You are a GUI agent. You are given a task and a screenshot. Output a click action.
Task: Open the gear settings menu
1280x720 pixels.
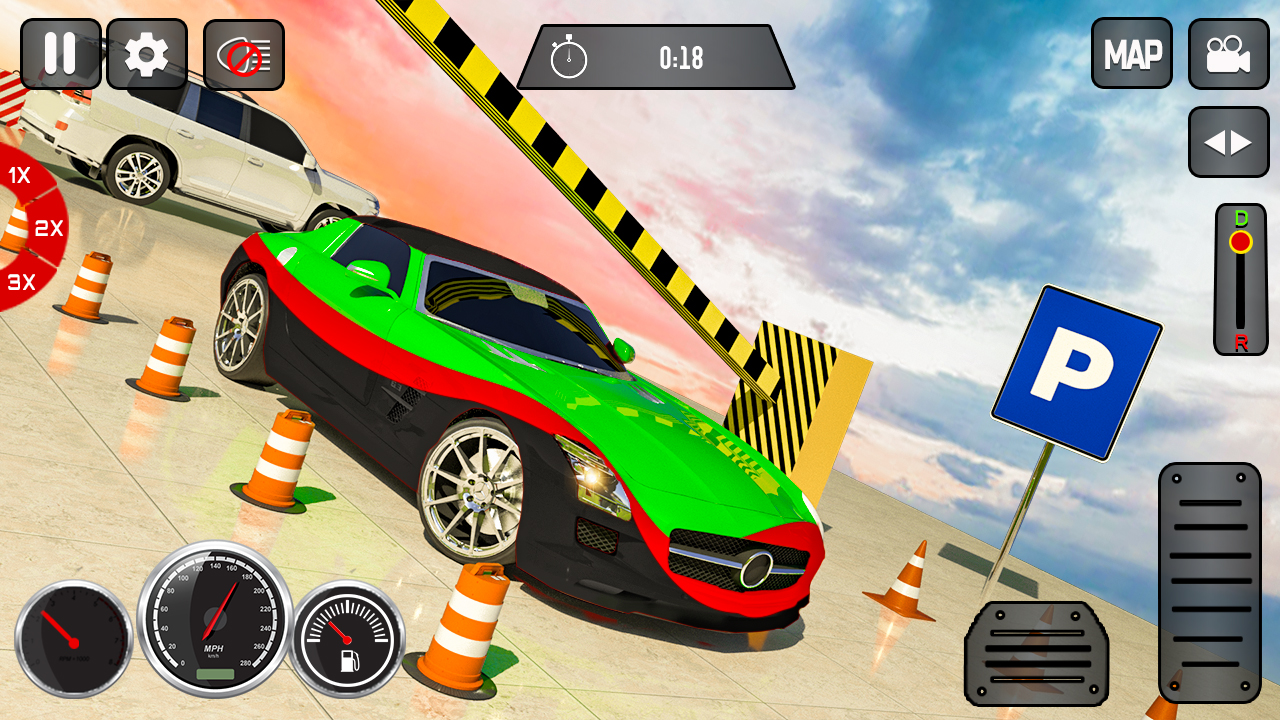[x=146, y=54]
